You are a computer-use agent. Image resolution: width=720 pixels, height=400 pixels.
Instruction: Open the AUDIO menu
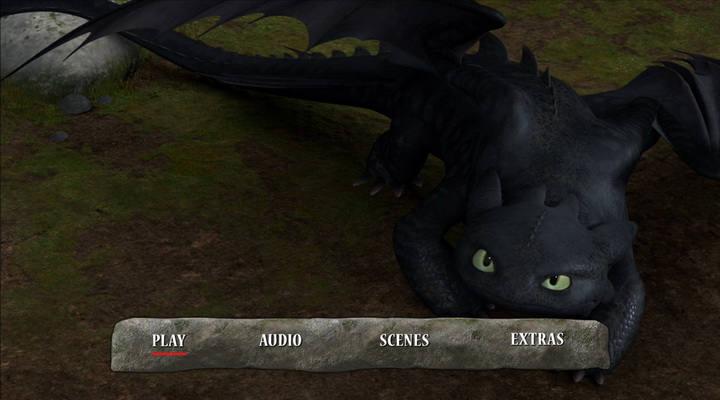(x=280, y=340)
